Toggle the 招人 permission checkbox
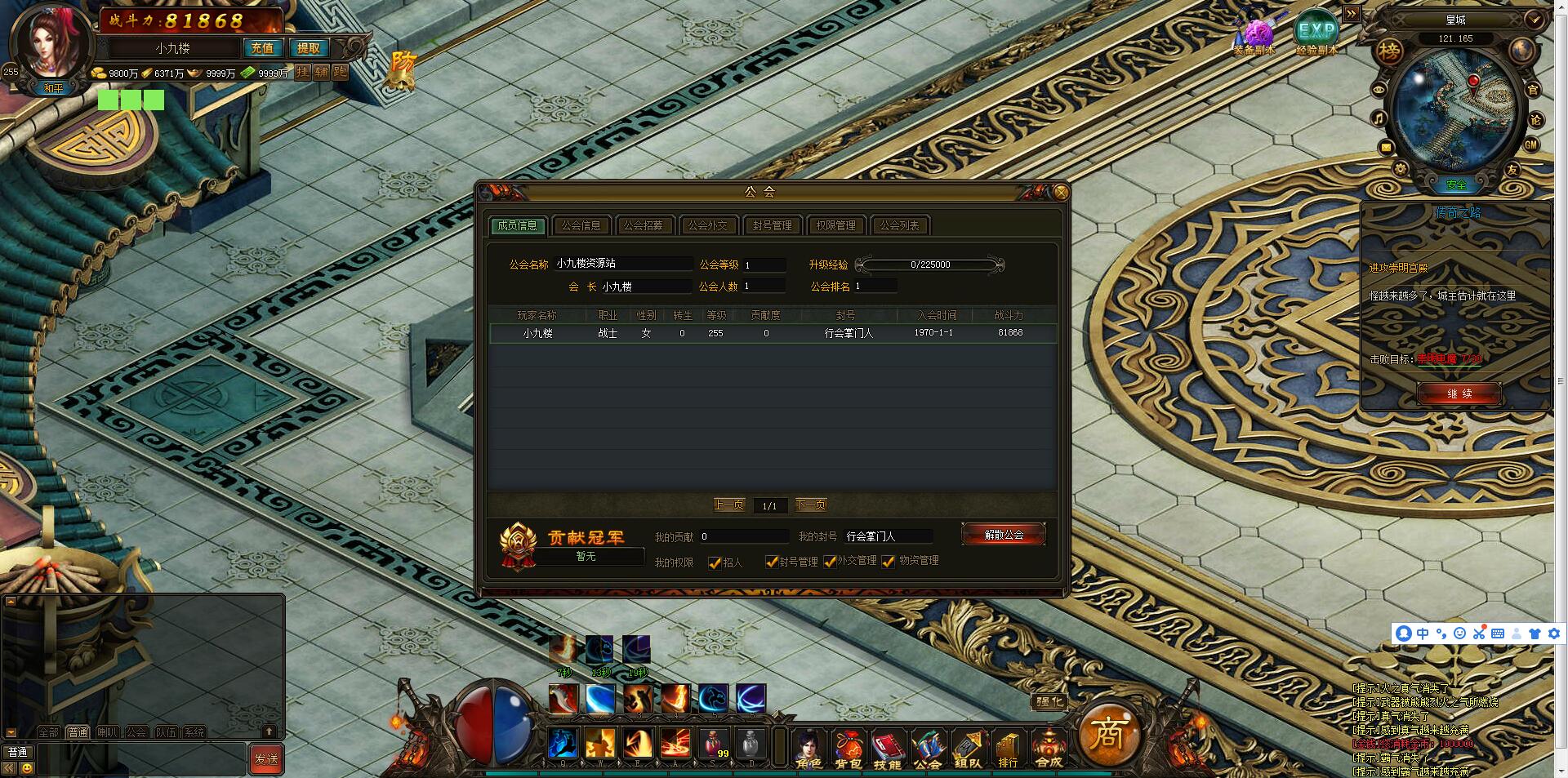 click(x=715, y=562)
